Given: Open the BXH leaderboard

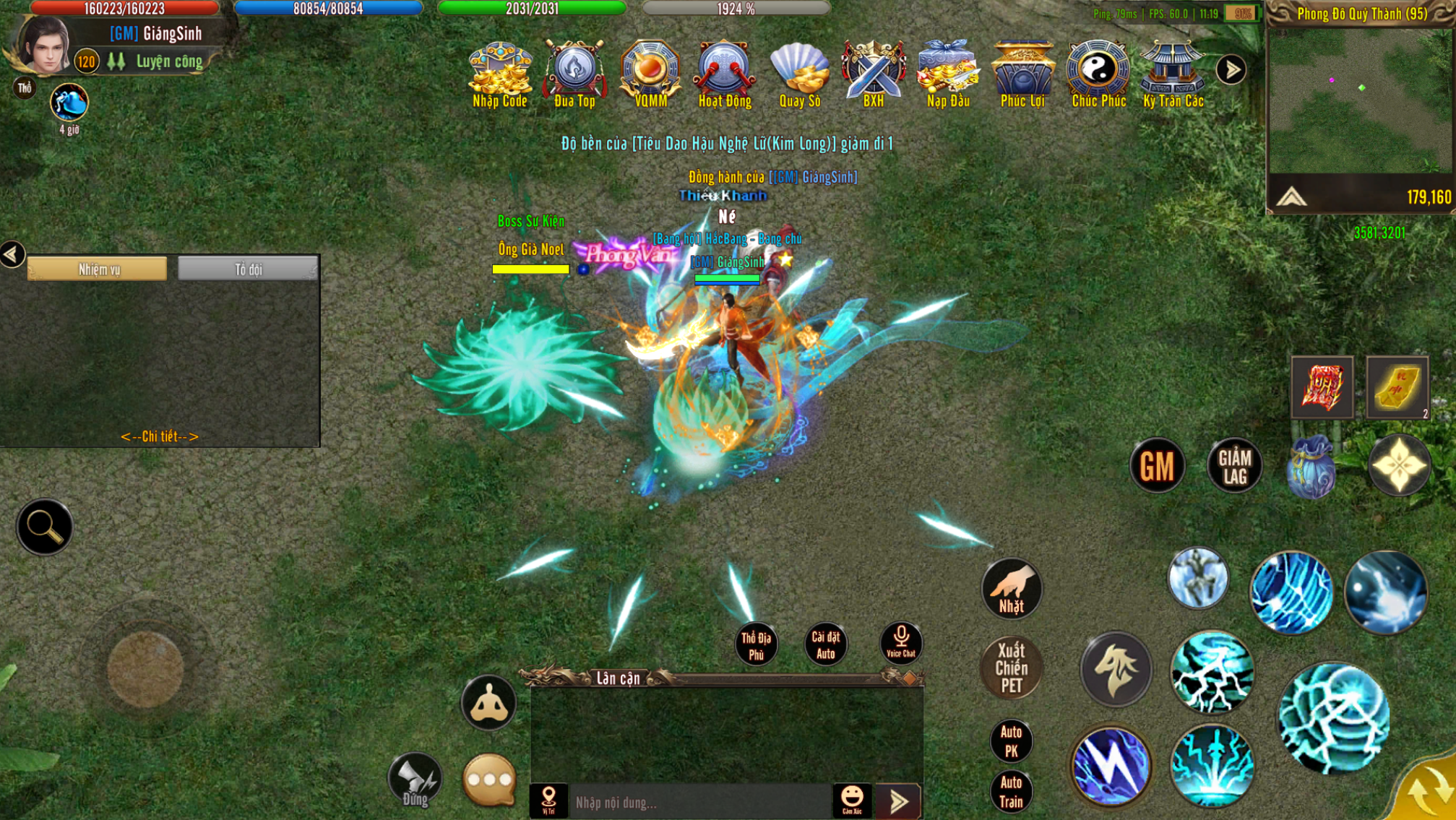Looking at the screenshot, I should tap(874, 74).
